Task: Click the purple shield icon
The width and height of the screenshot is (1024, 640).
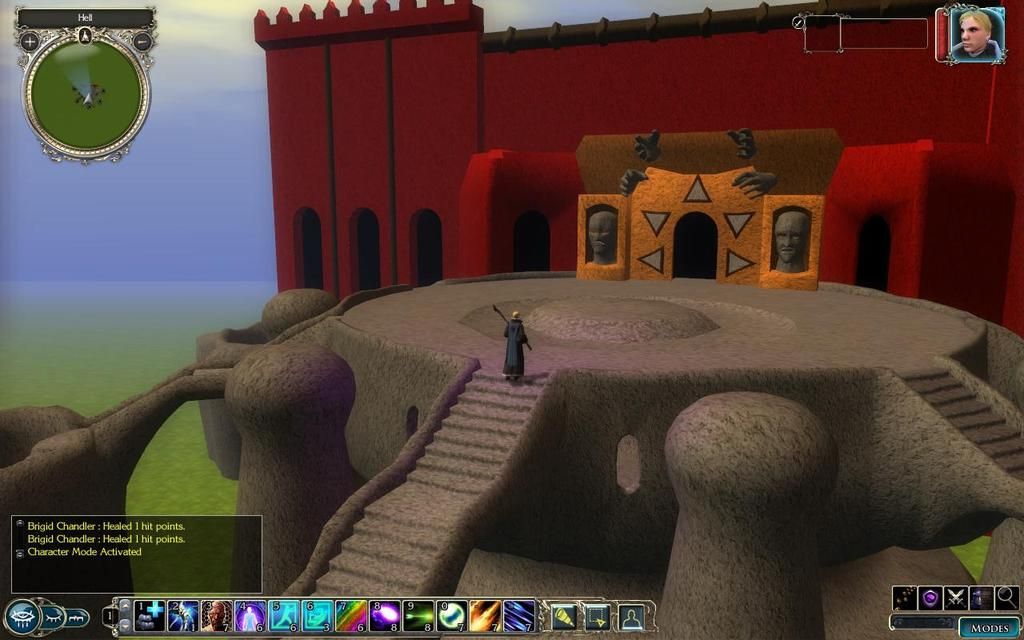Action: 930,598
